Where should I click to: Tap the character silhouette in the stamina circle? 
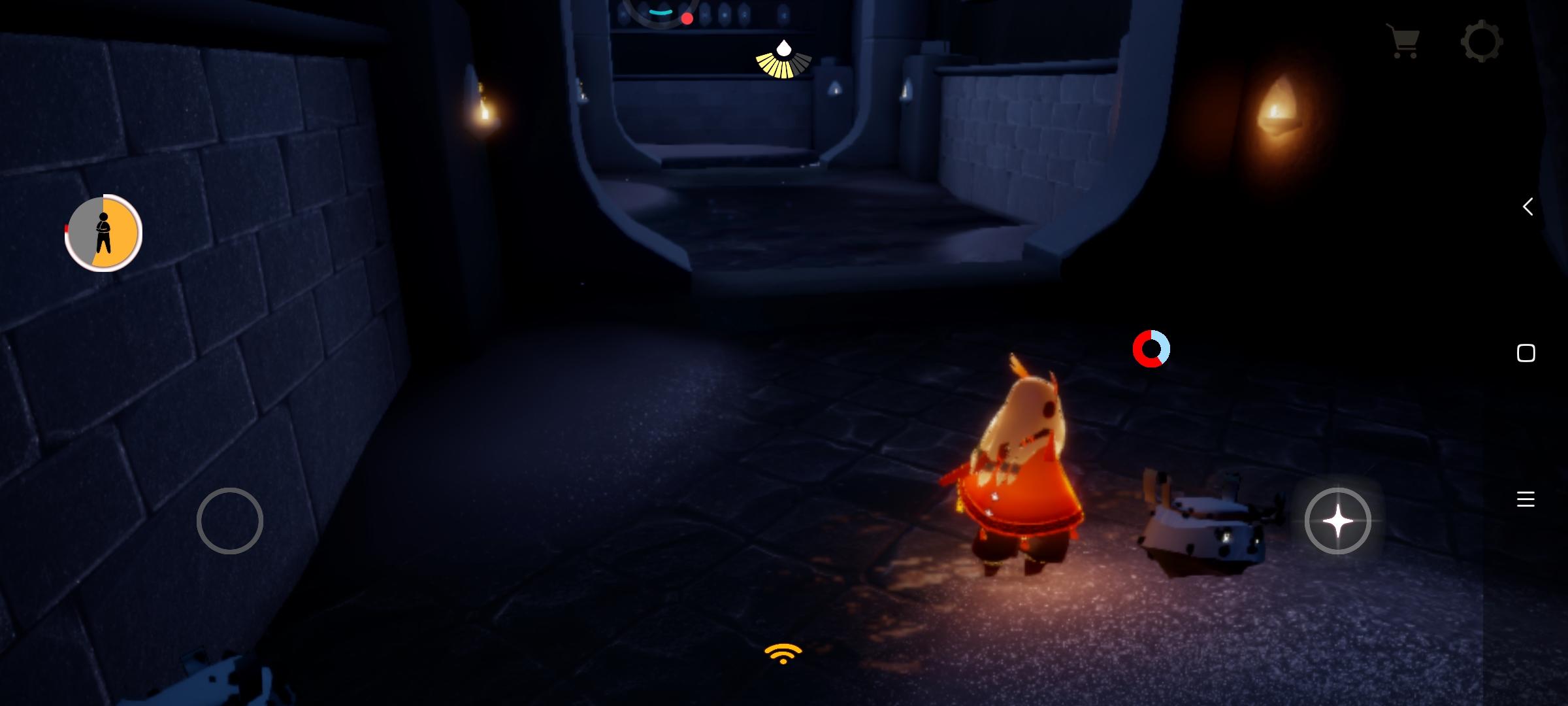click(103, 233)
